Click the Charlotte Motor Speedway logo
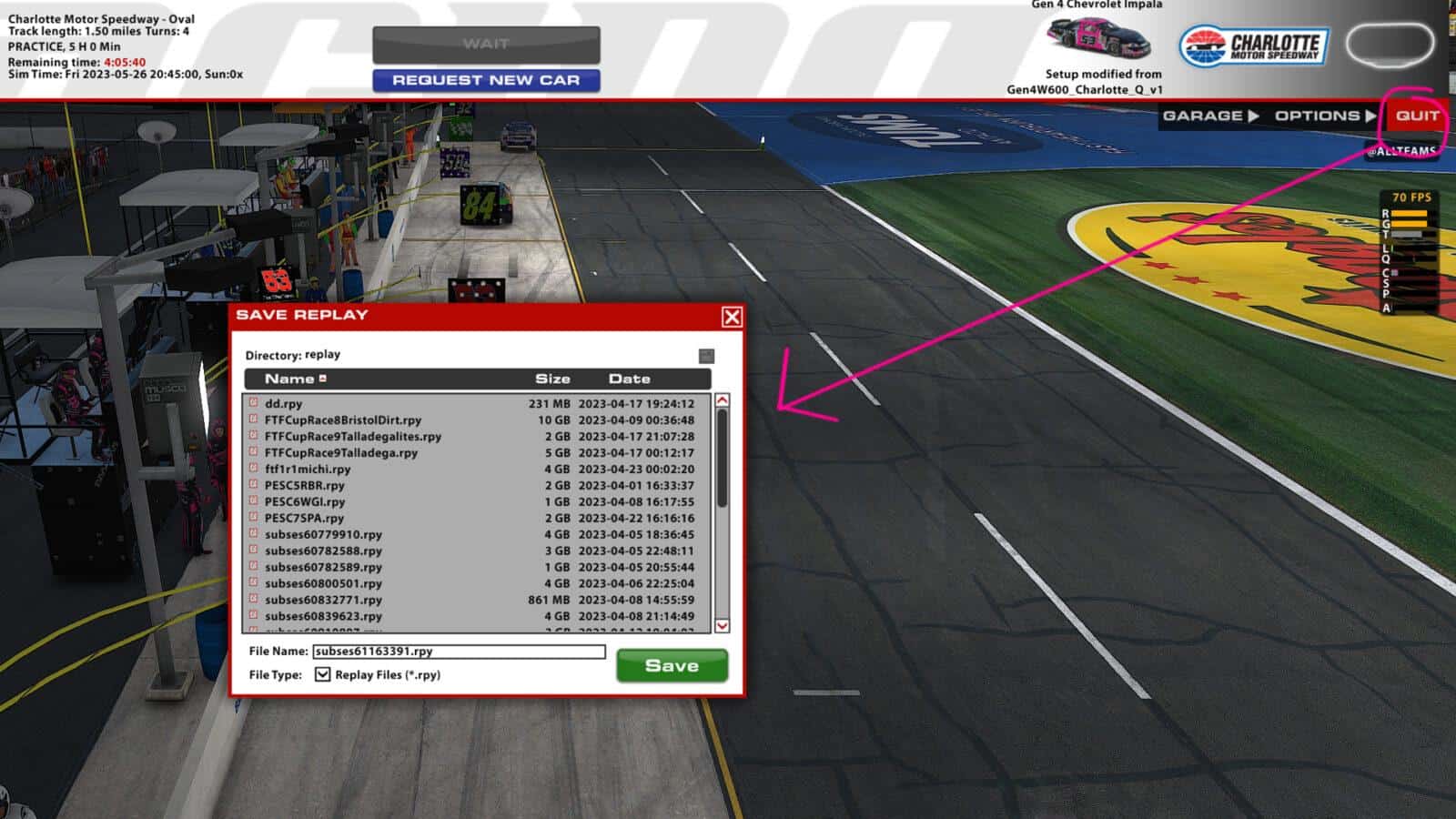The height and width of the screenshot is (819, 1456). pyautogui.click(x=1256, y=44)
